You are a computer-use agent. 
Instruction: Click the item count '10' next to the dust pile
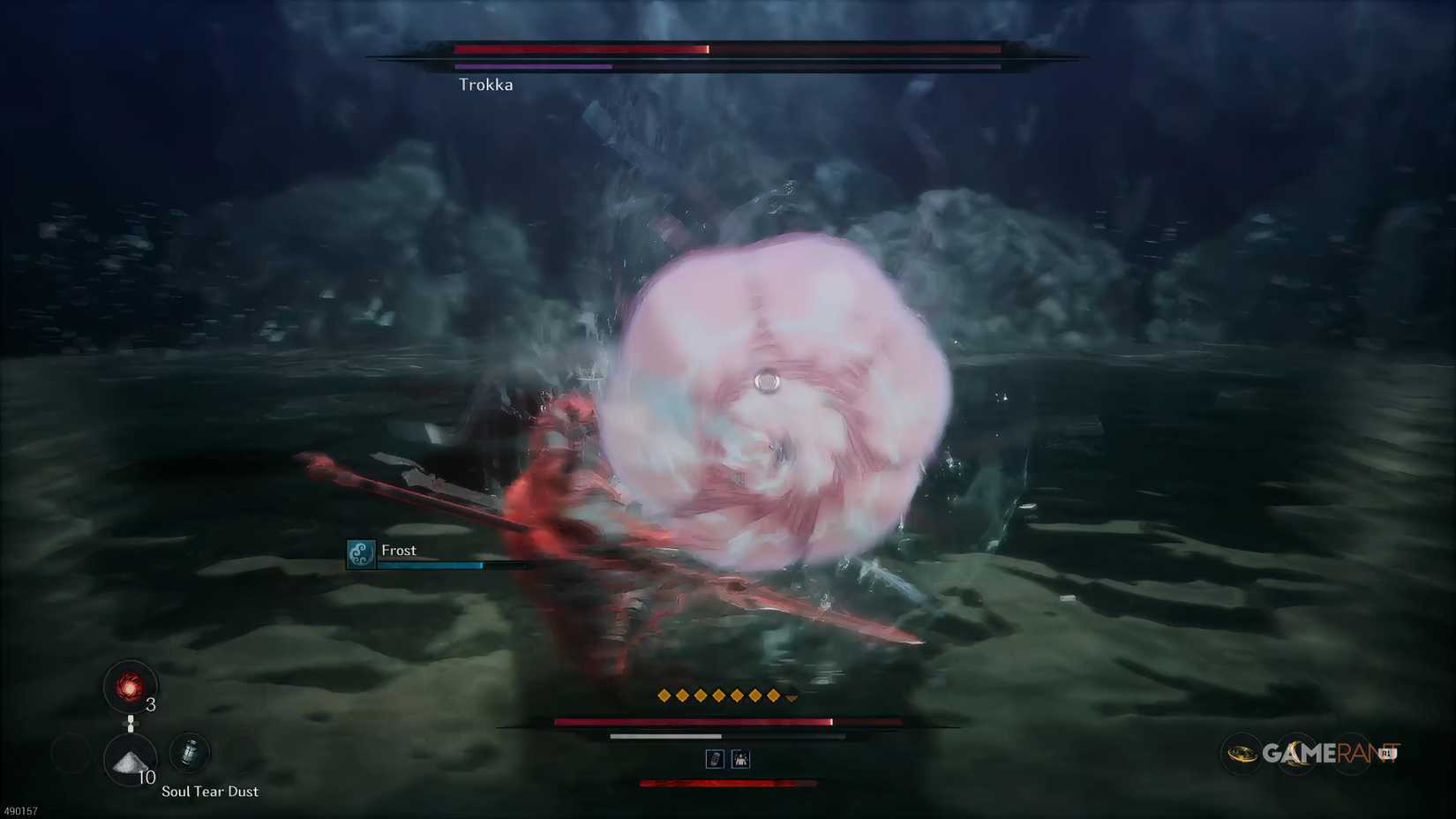point(146,778)
